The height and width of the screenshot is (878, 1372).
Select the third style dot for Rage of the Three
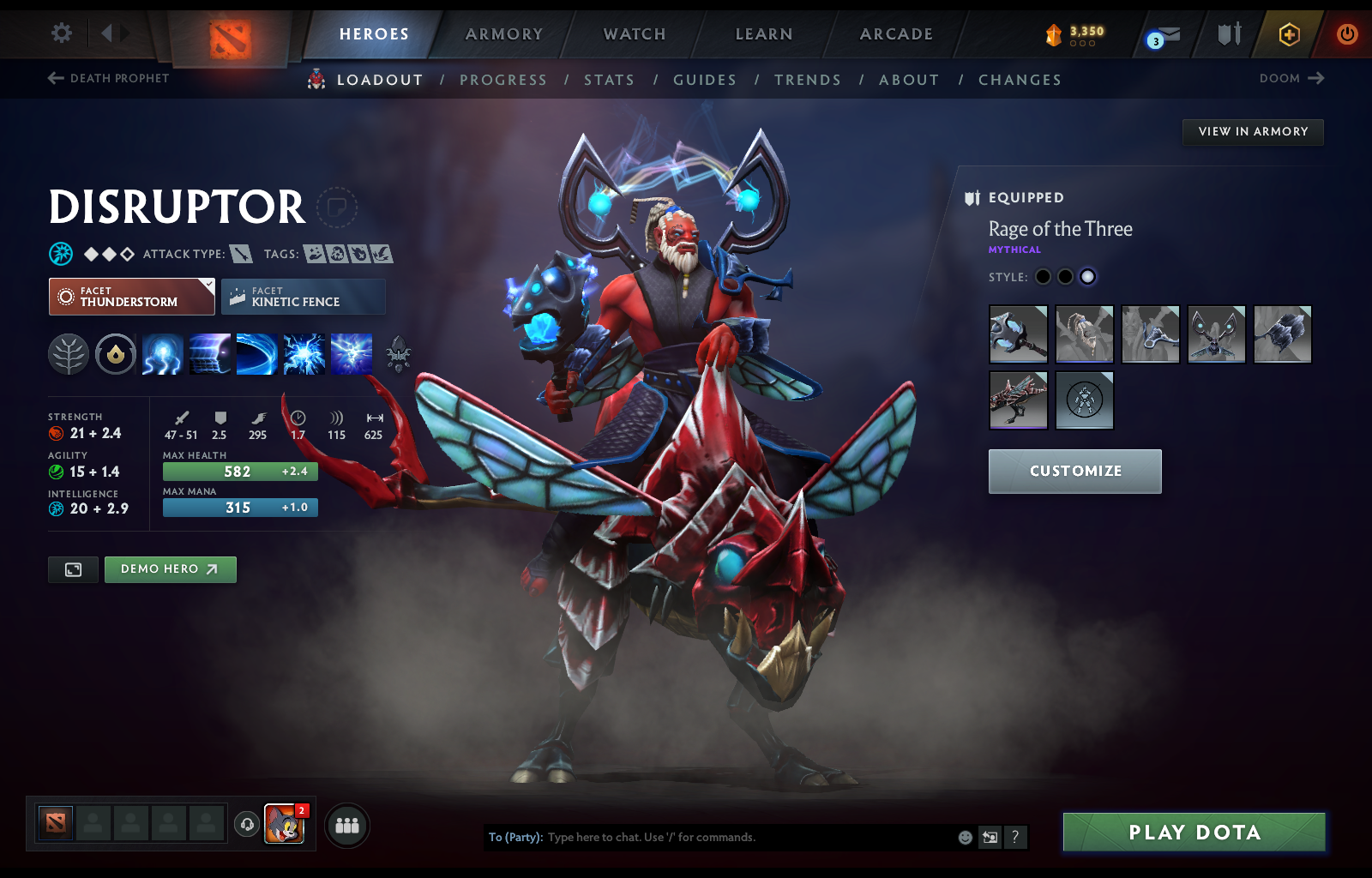pos(1088,277)
